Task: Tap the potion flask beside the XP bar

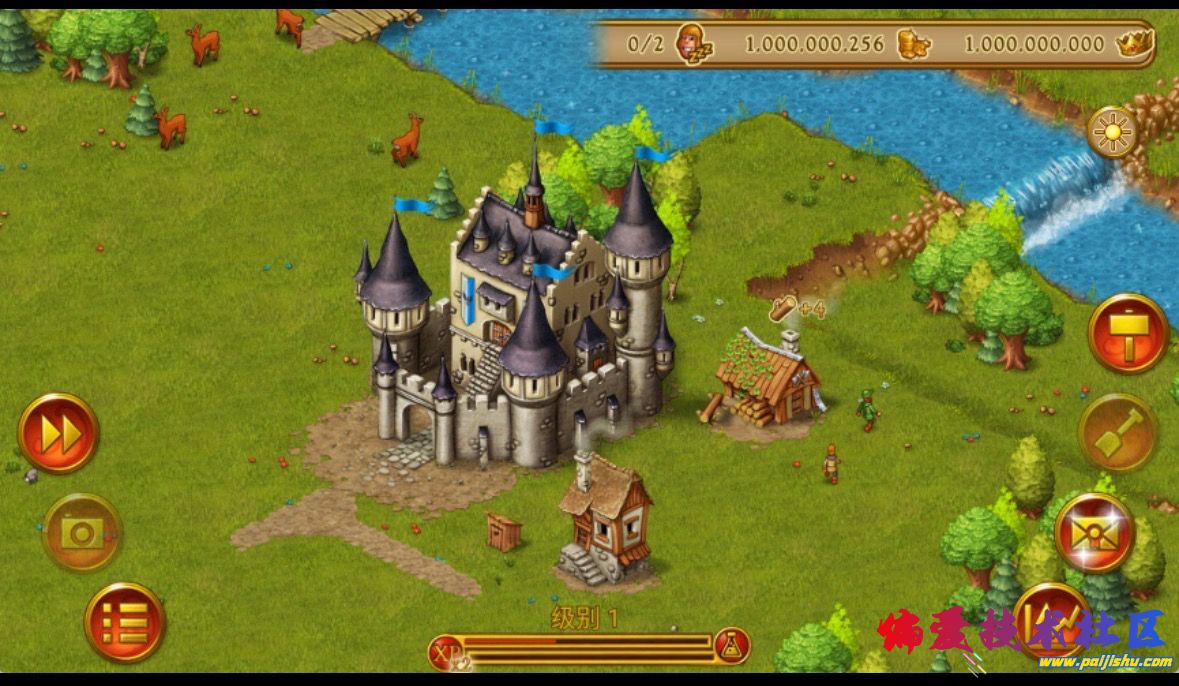Action: (732, 647)
